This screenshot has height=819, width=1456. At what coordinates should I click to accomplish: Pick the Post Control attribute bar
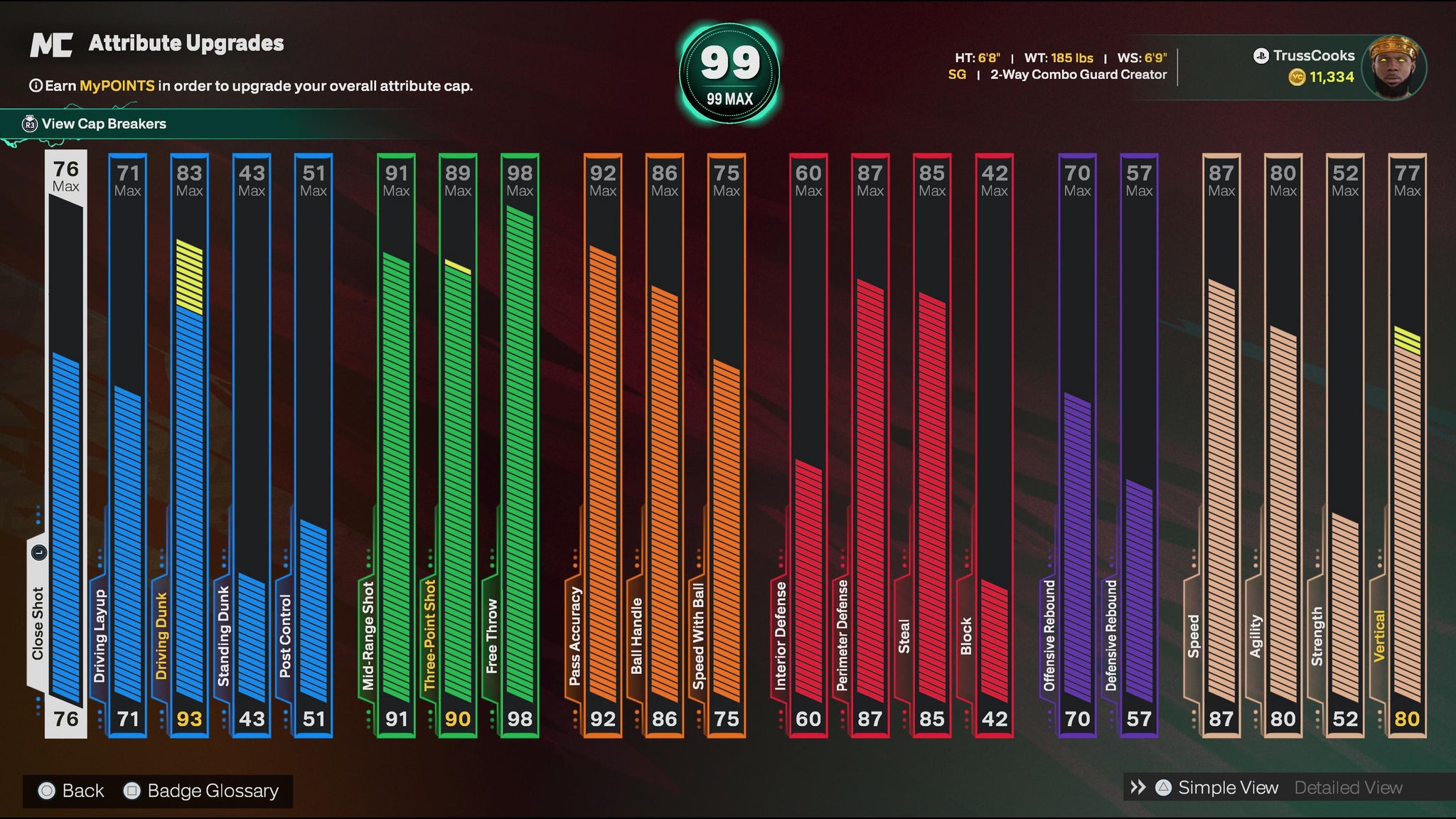coord(314,444)
